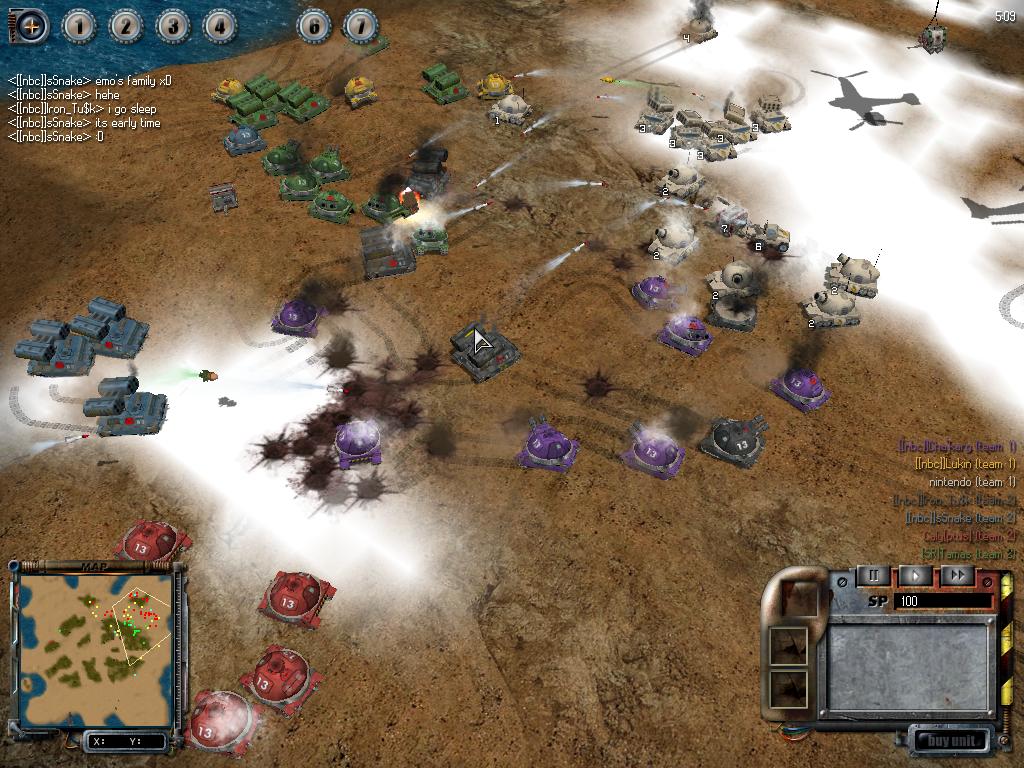Viewport: 1024px width, 768px height.
Task: Select control group 1
Action: pos(80,26)
